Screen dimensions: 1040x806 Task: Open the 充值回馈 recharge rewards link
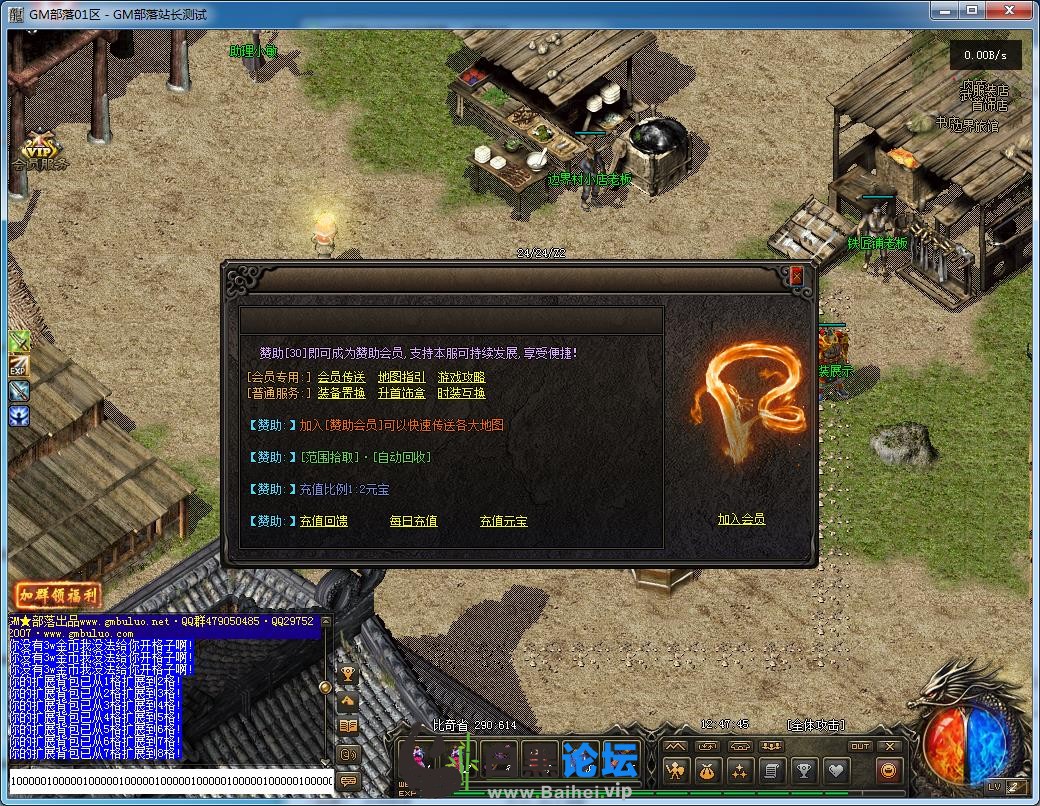(x=324, y=521)
